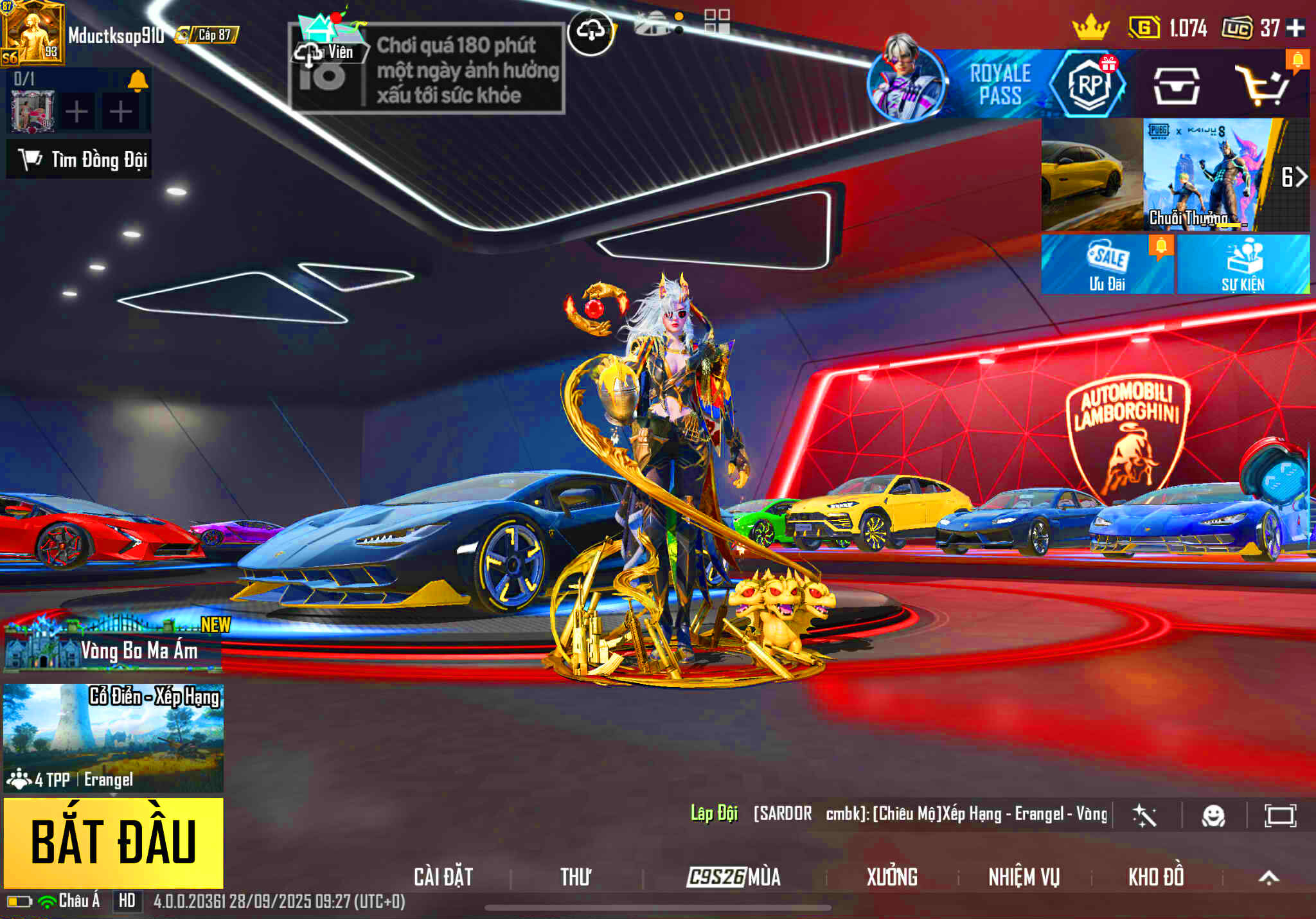
Task: Add UC with the plus button
Action: pos(1295,28)
